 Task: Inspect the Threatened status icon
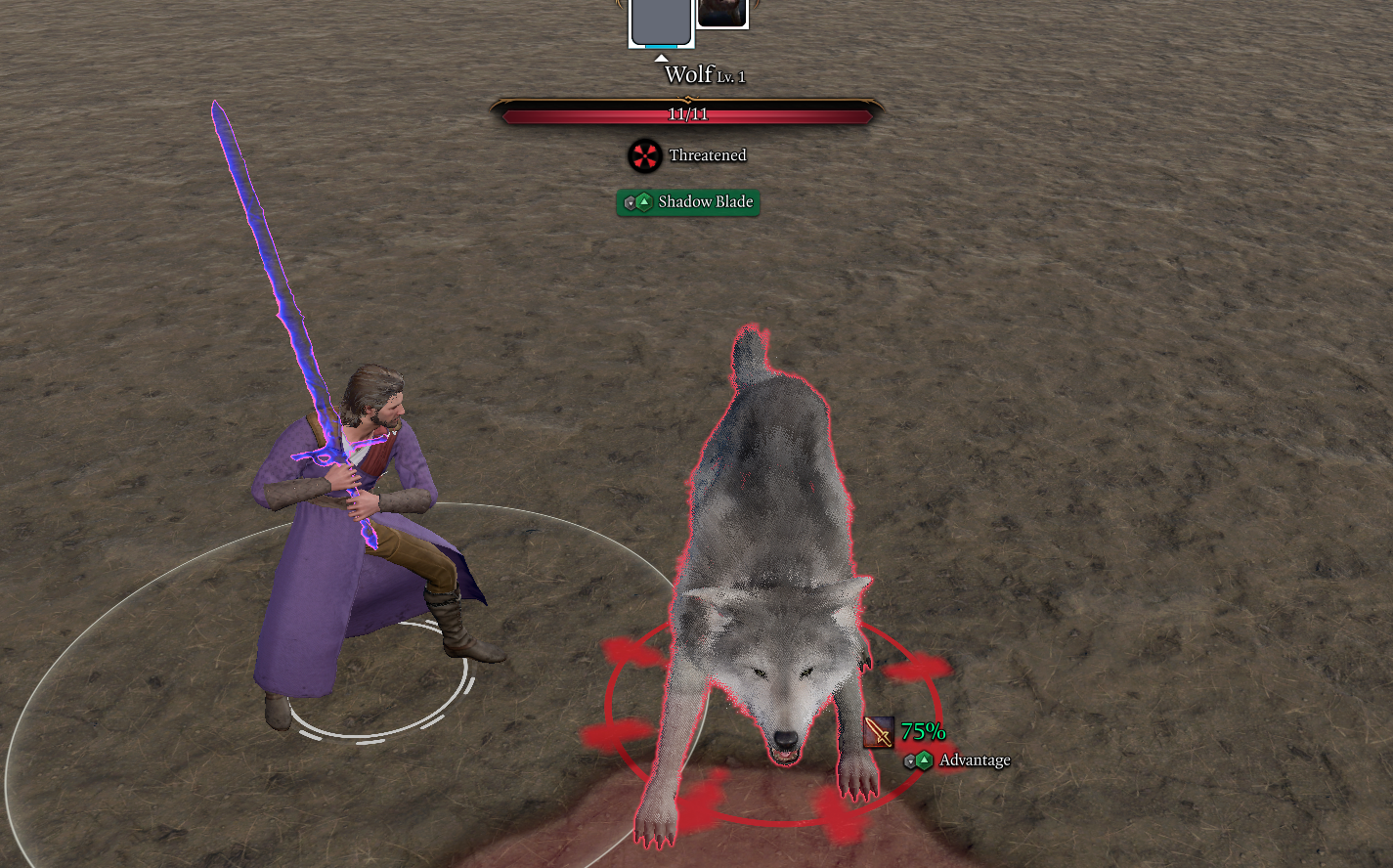pyautogui.click(x=644, y=155)
